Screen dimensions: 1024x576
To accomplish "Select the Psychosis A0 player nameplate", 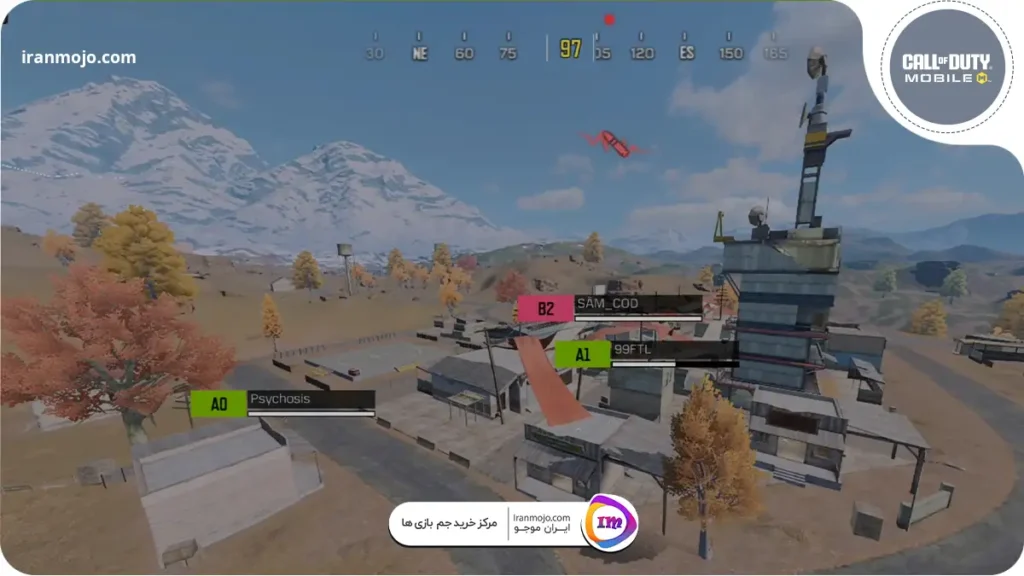I will tap(283, 402).
